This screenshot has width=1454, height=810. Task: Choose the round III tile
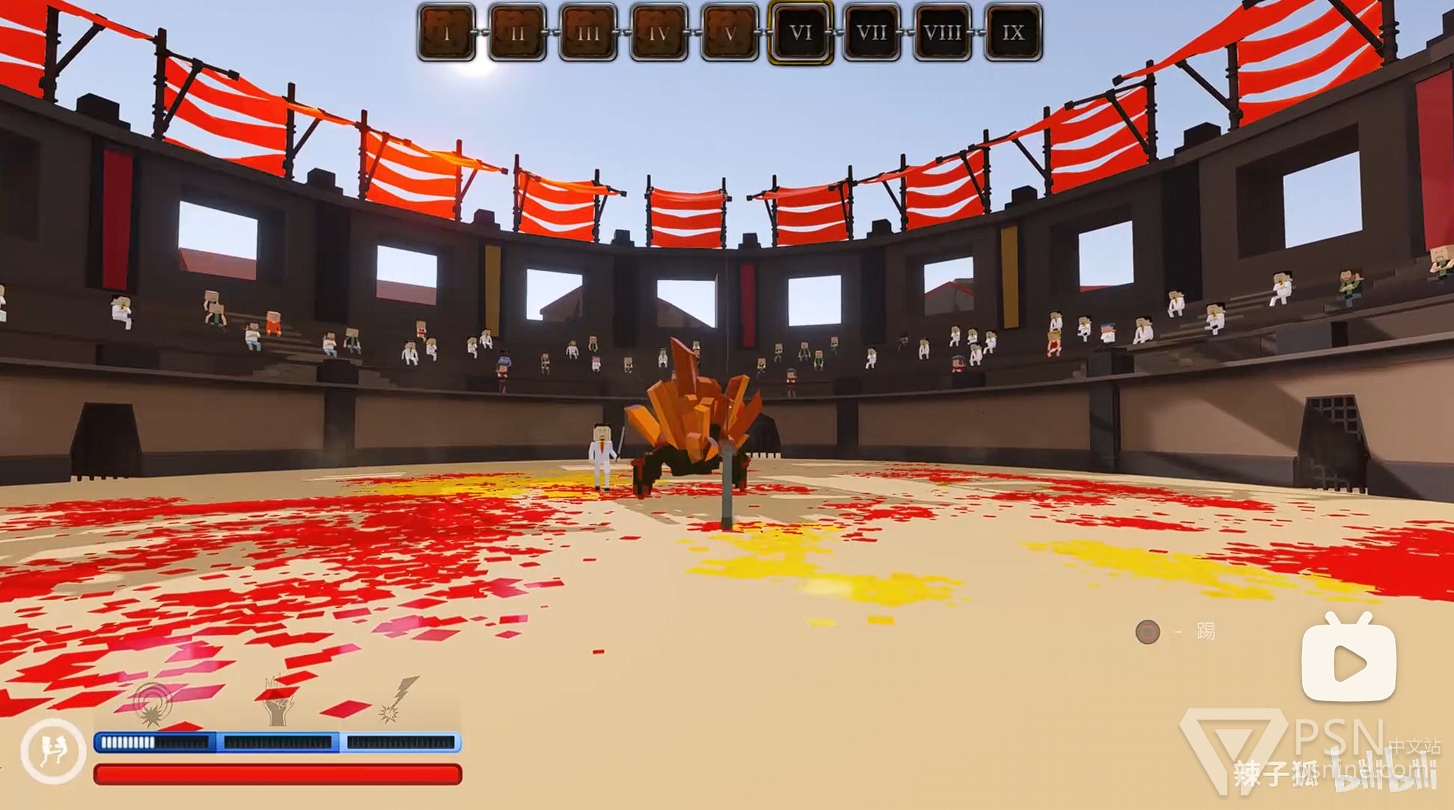[x=588, y=32]
